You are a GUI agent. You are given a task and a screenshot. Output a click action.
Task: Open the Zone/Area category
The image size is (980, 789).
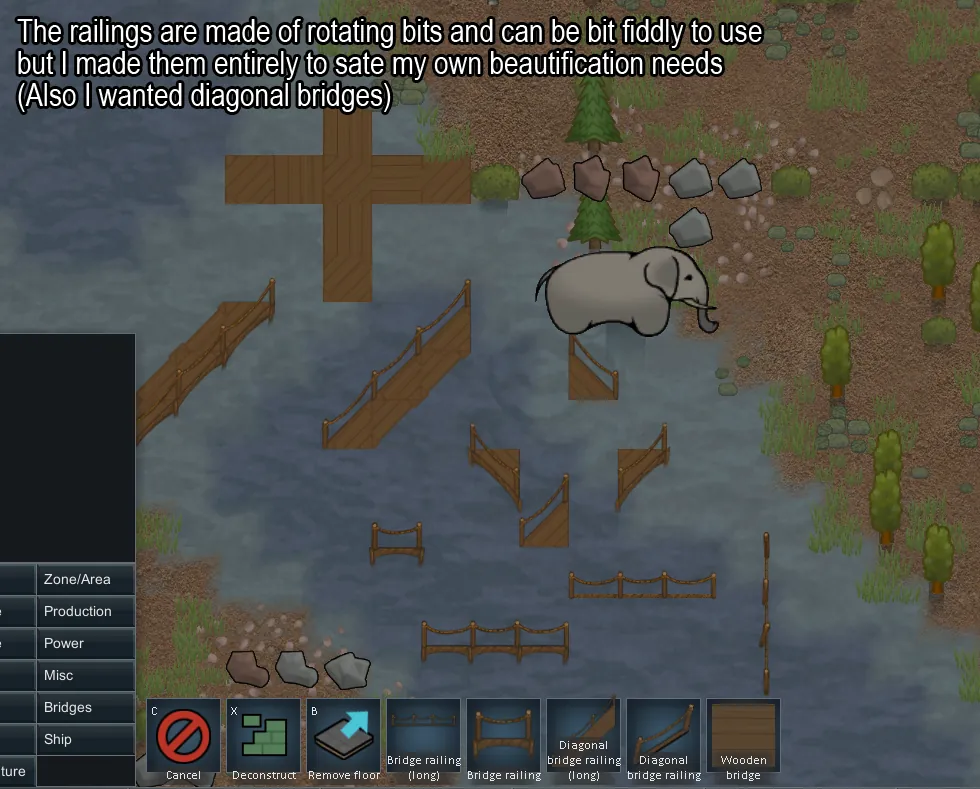[x=85, y=580]
